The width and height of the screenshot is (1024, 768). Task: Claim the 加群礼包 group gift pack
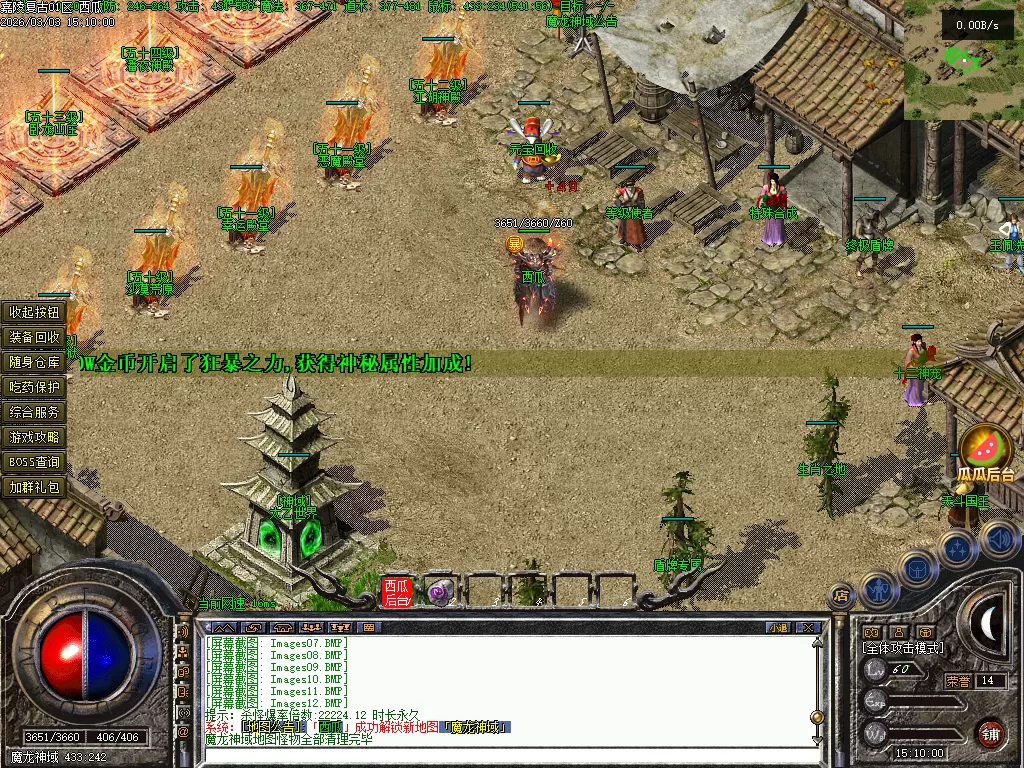coord(35,488)
